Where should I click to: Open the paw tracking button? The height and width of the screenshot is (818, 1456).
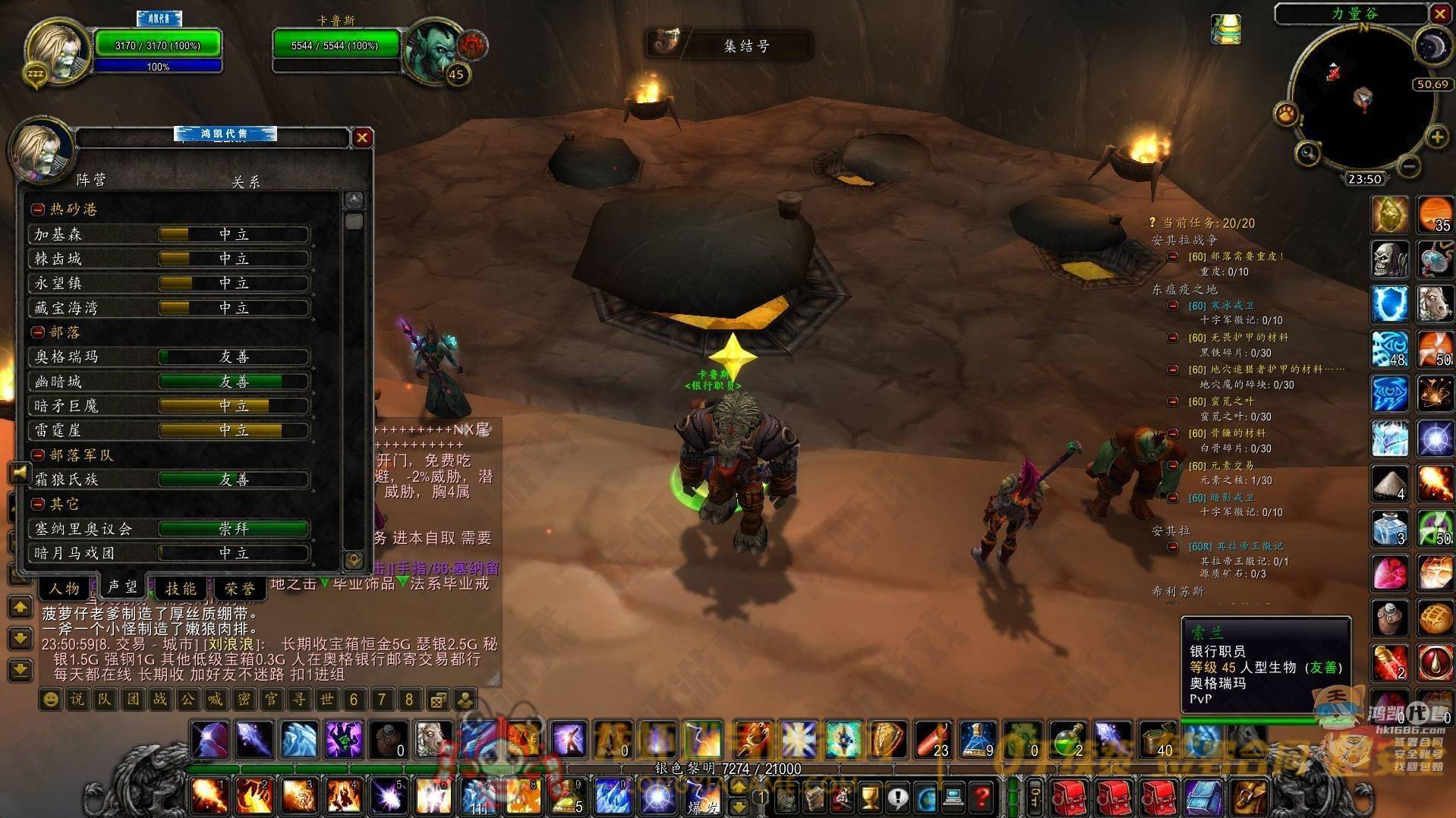(1285, 114)
